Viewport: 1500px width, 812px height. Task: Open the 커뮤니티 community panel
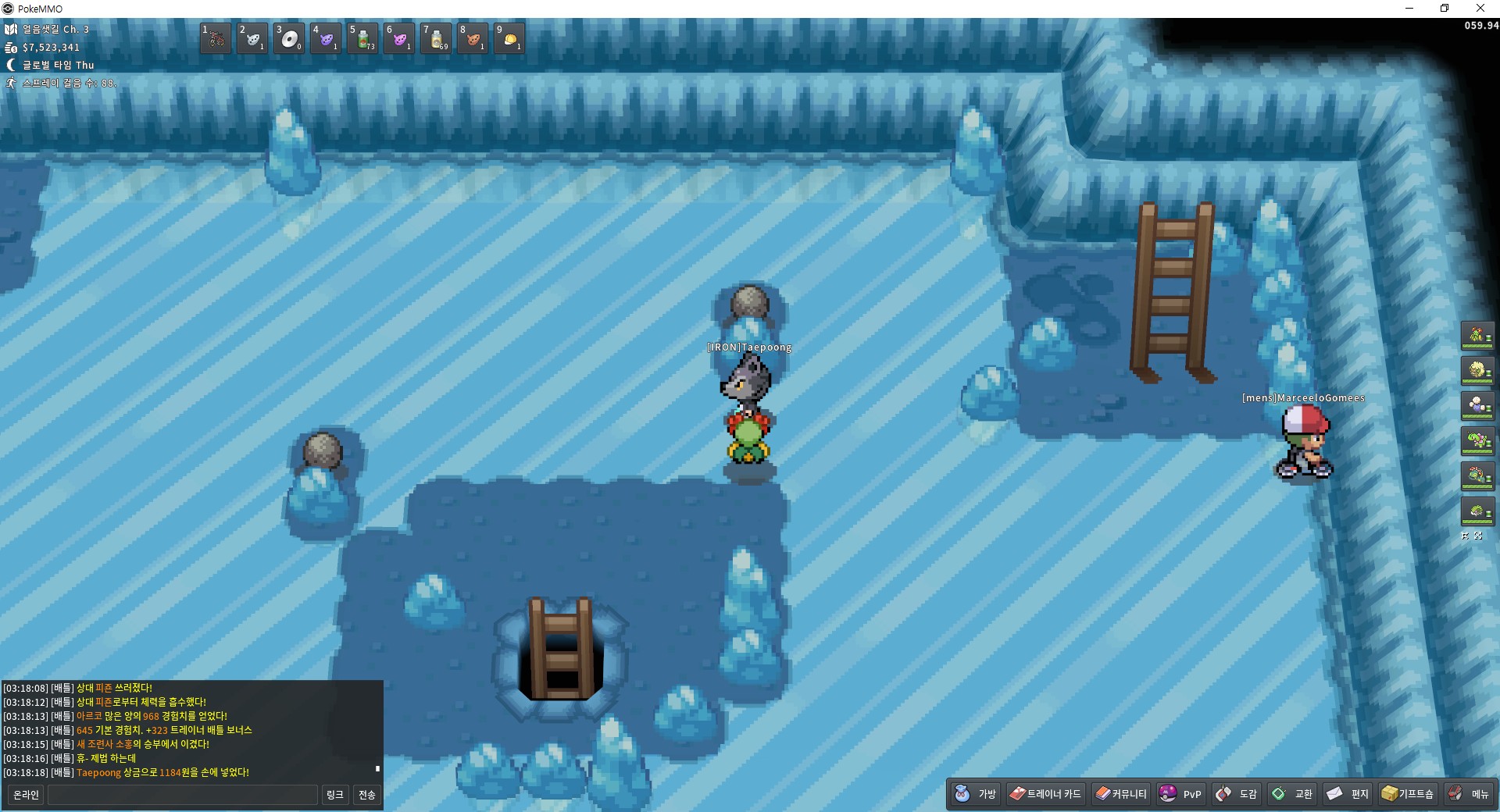point(1121,794)
